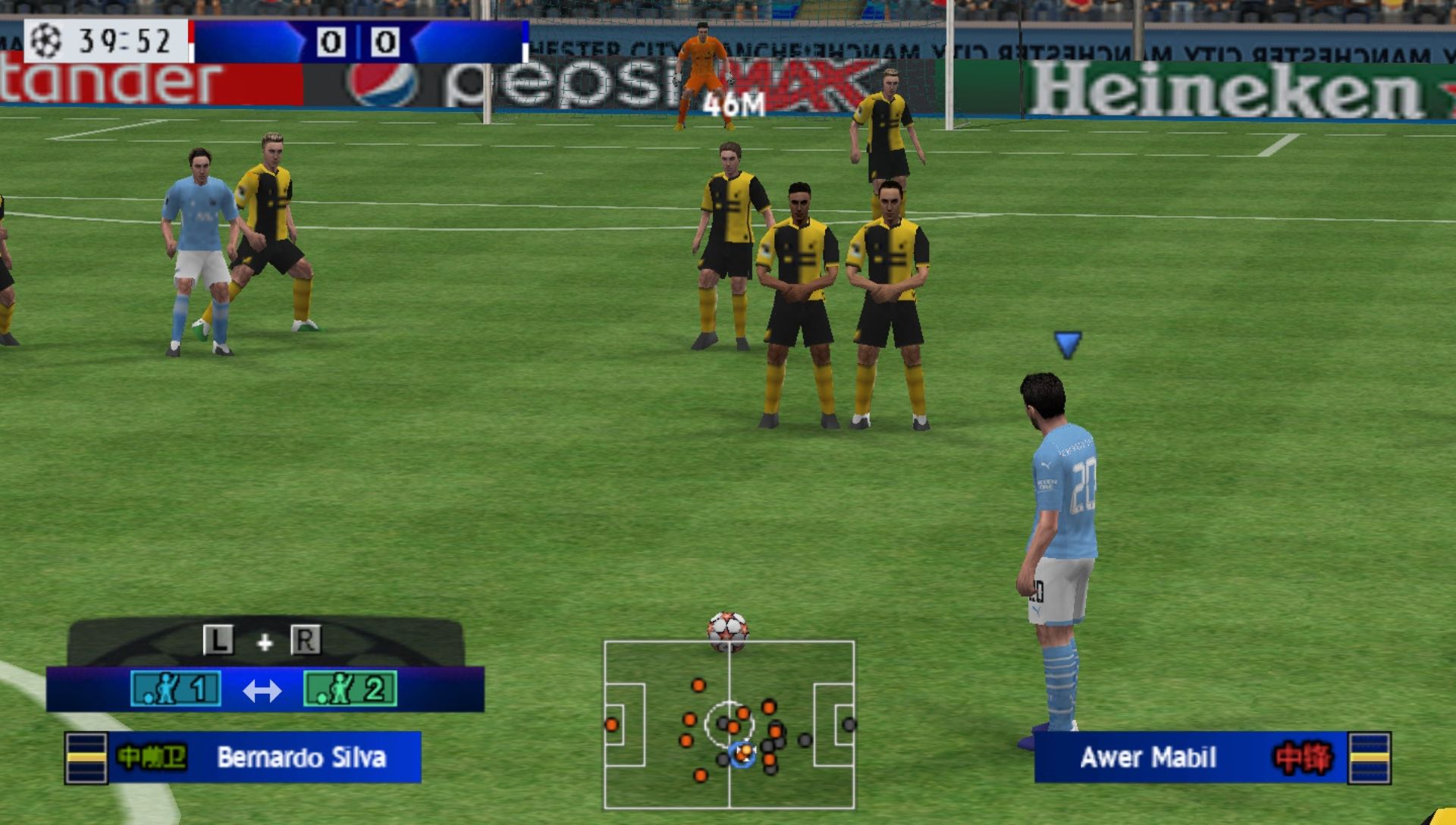Image resolution: width=1456 pixels, height=825 pixels.
Task: Click the pitch radar minimap
Action: coord(729,724)
